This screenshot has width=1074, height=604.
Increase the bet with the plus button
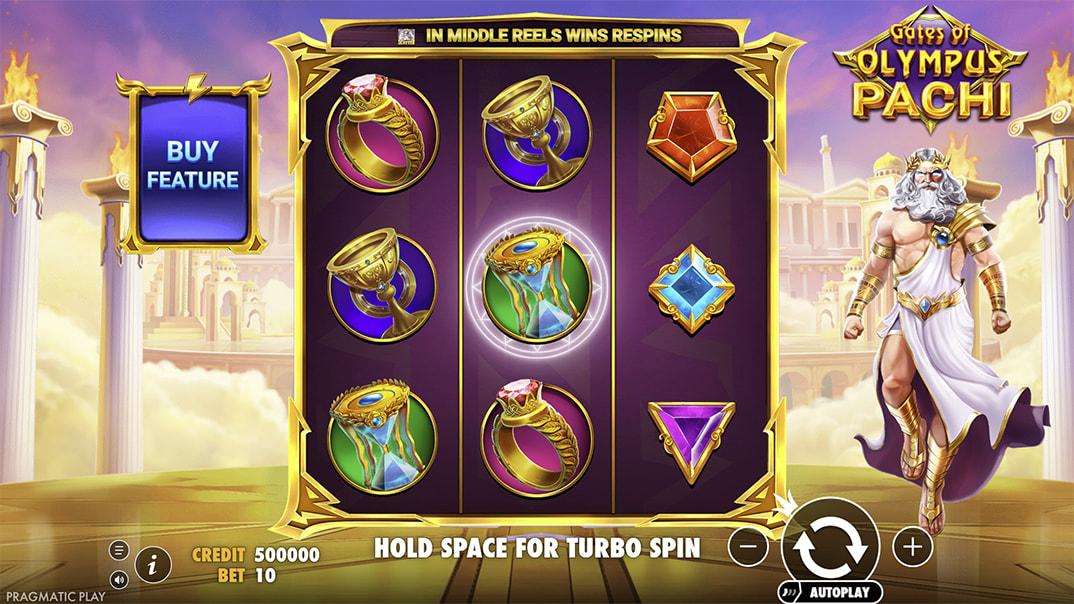pos(911,547)
